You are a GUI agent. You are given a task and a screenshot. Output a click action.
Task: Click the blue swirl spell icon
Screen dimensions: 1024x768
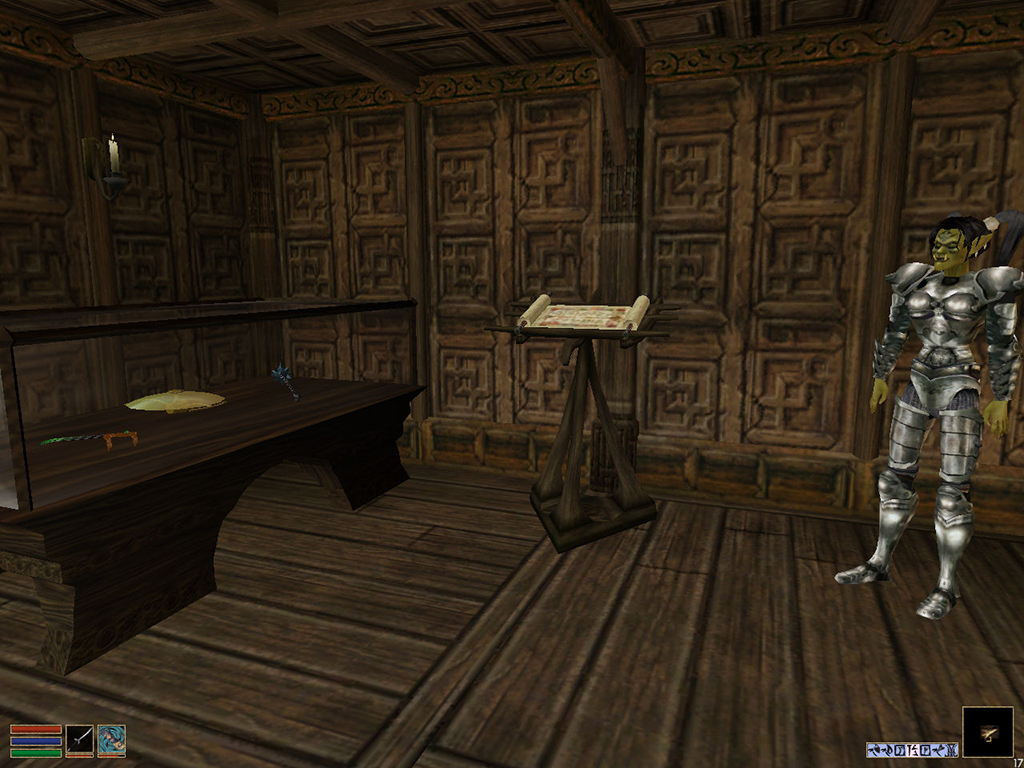(x=112, y=740)
